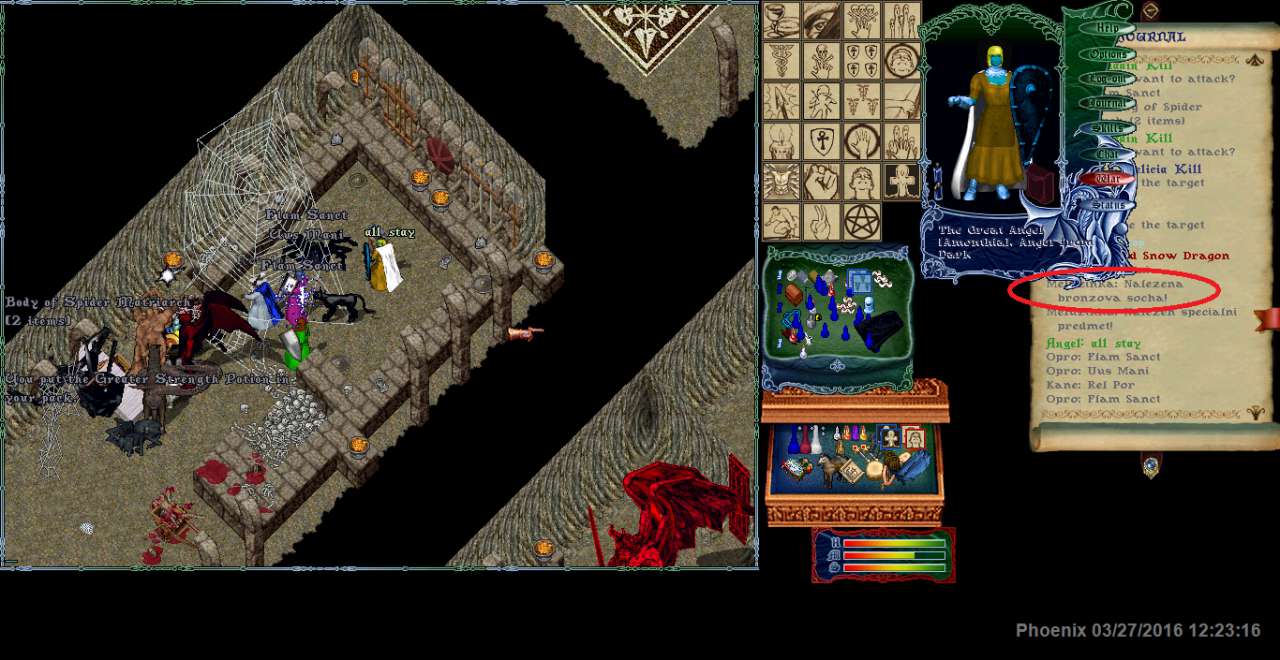Screen dimensions: 1280x660
Task: Open the Journal from the paperdoll
Action: pyautogui.click(x=1107, y=103)
